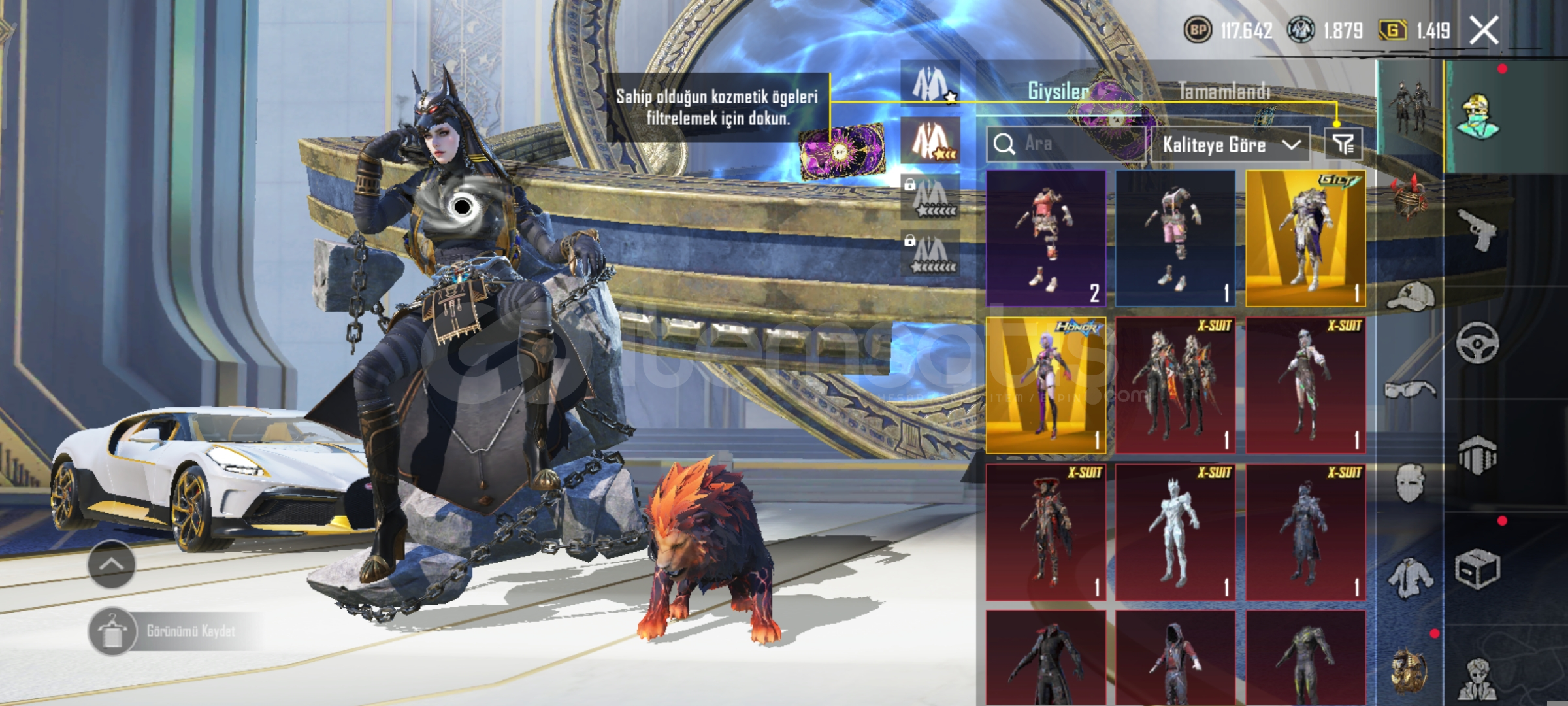Screen dimensions: 1568x706
Task: Select the gold GILT outfit tile
Action: click(1305, 239)
